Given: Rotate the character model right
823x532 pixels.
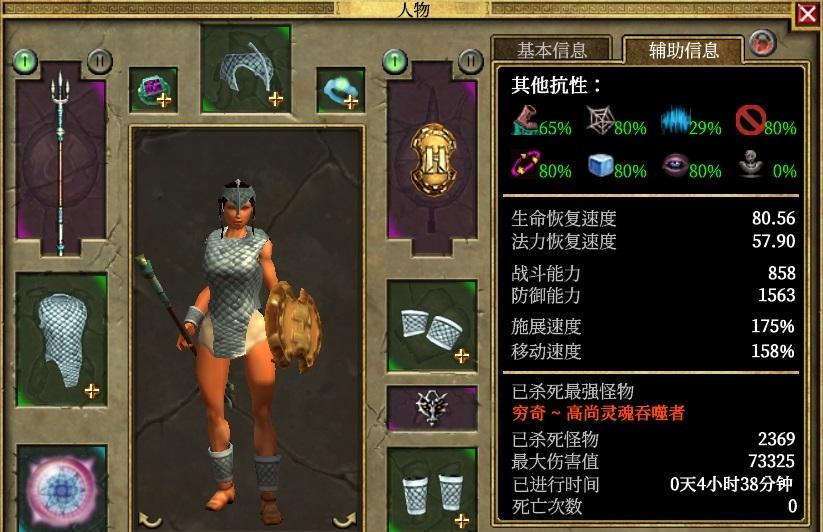Looking at the screenshot, I should tap(344, 518).
